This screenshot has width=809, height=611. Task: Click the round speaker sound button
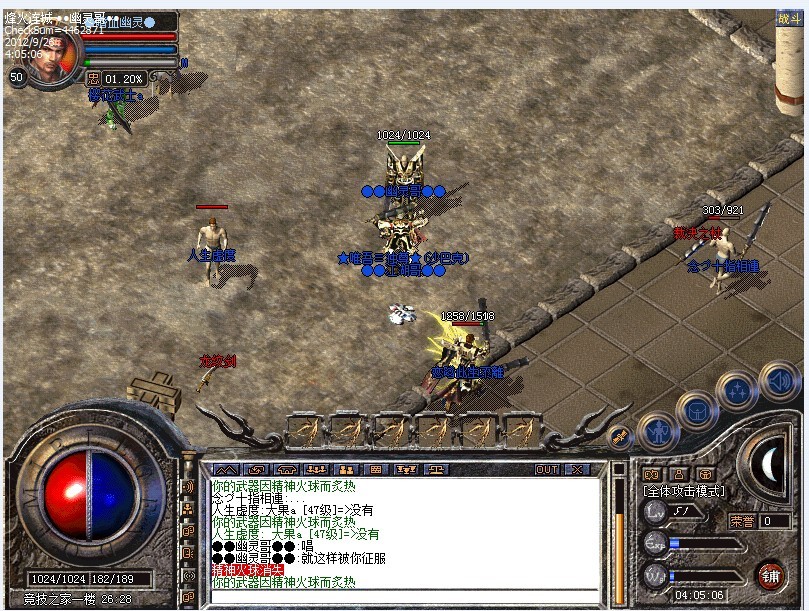(777, 380)
